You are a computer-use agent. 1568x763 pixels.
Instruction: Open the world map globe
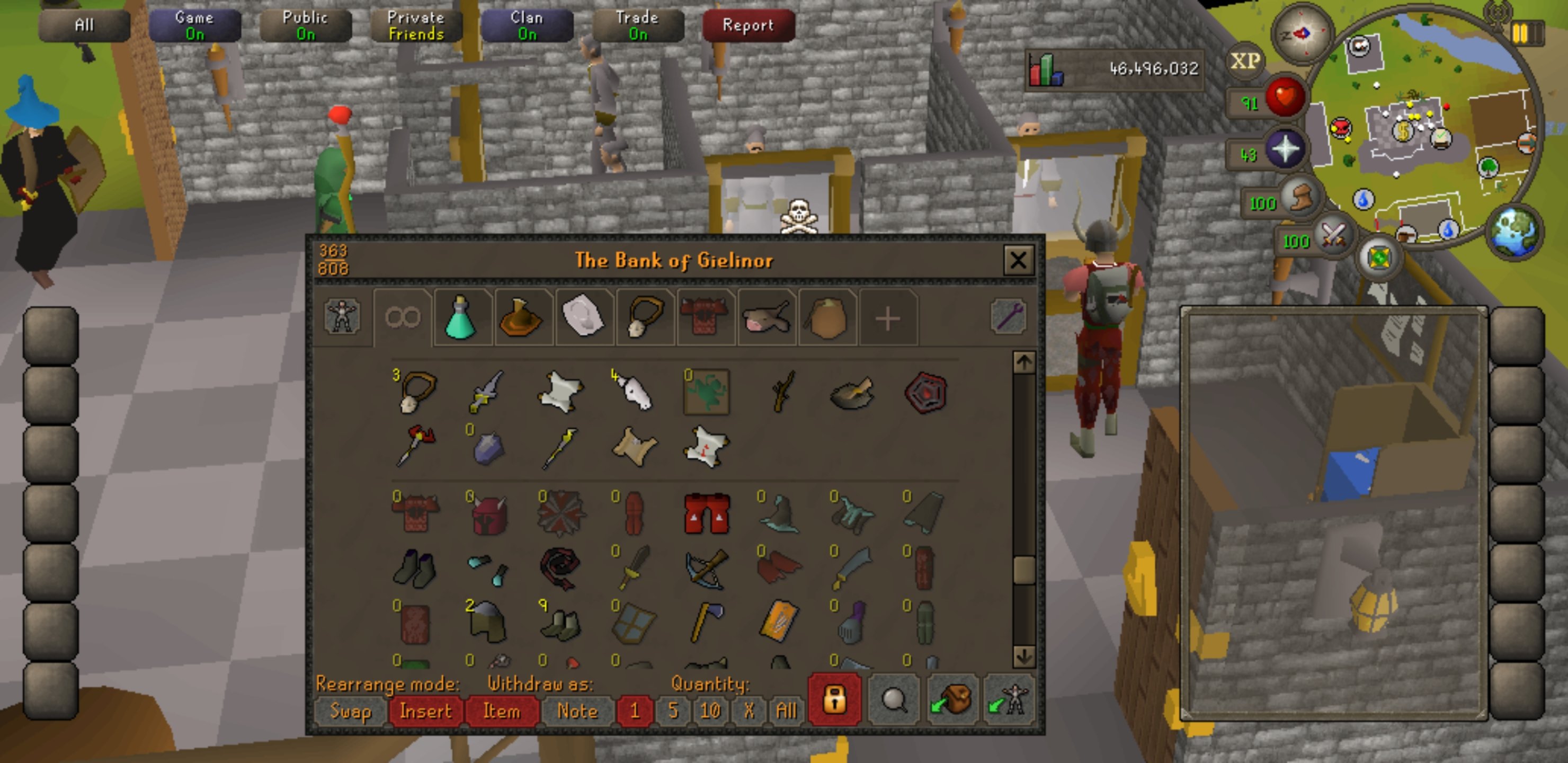[1513, 232]
